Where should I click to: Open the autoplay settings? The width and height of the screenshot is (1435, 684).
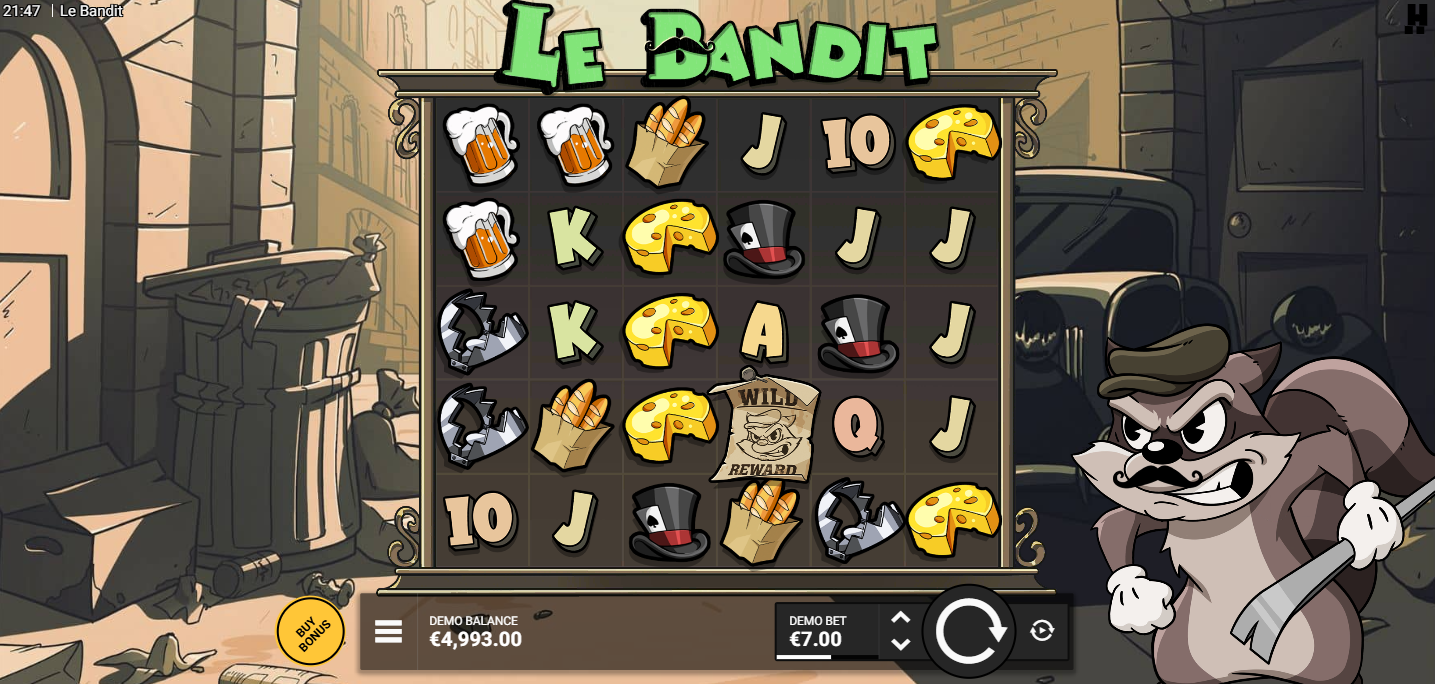pyautogui.click(x=1042, y=630)
